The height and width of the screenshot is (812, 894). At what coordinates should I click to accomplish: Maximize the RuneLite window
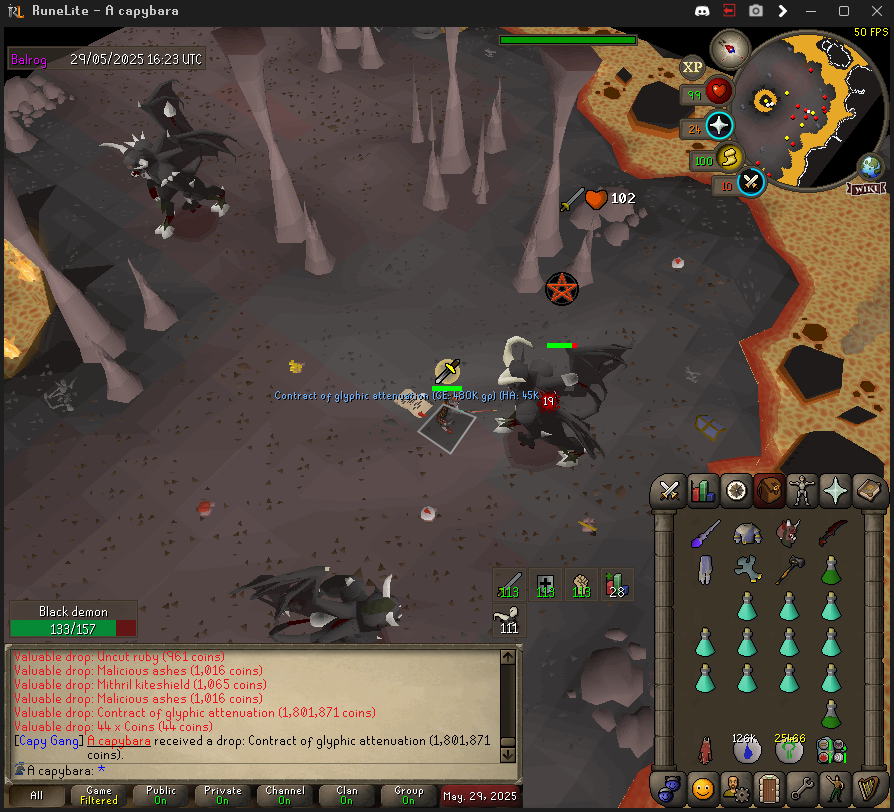pyautogui.click(x=843, y=11)
